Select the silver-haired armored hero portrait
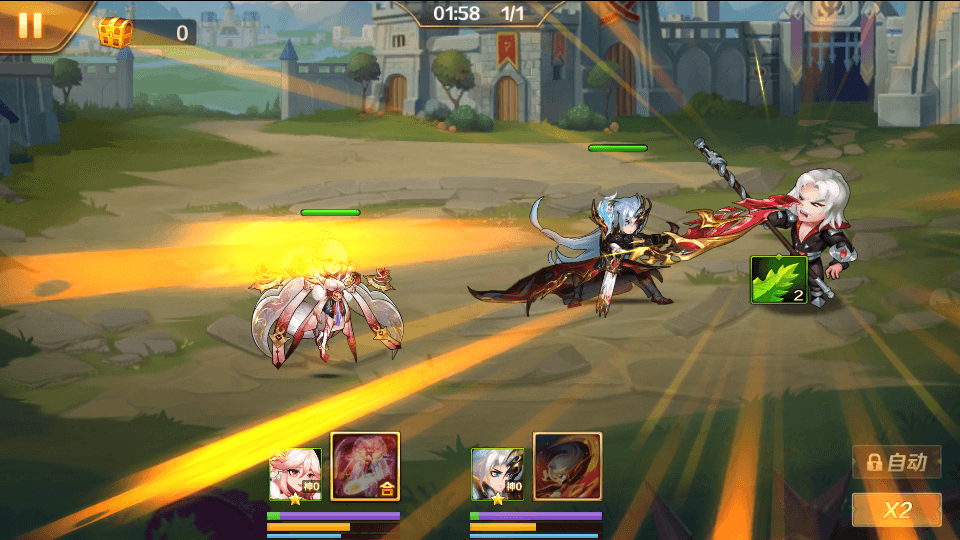The height and width of the screenshot is (540, 960). [497, 474]
